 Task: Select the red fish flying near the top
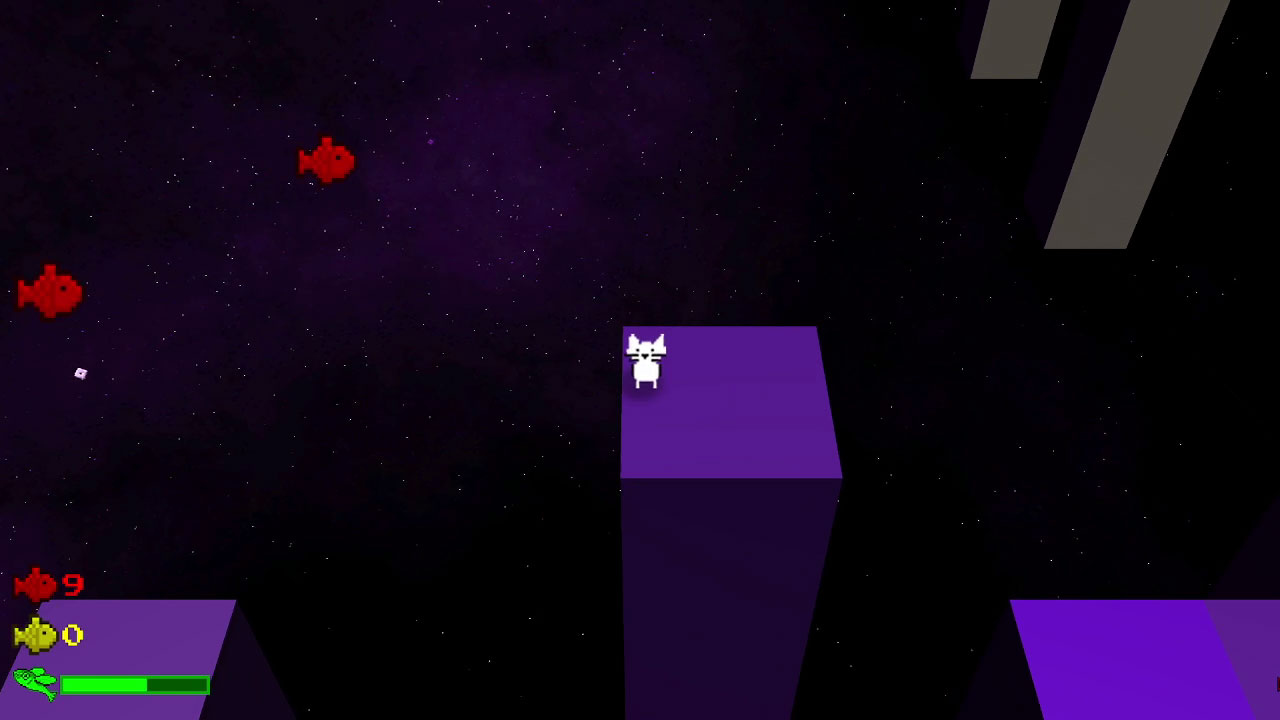point(325,160)
